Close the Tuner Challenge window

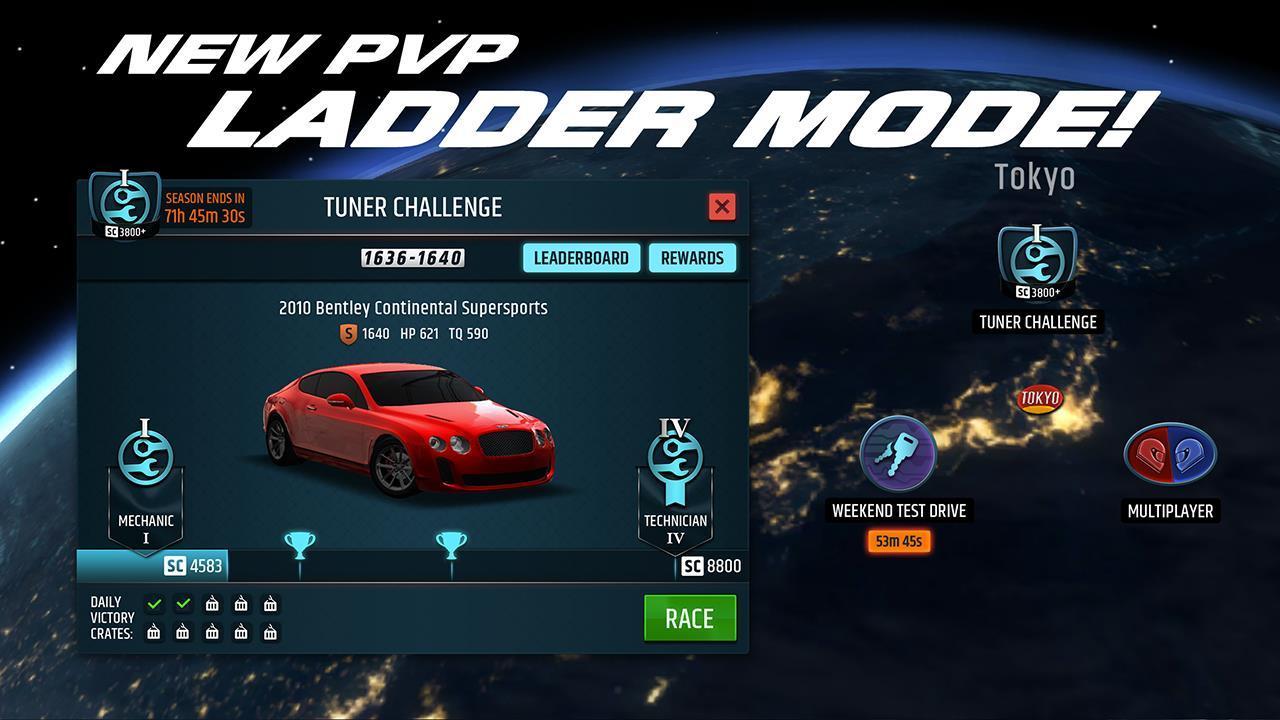[x=721, y=206]
